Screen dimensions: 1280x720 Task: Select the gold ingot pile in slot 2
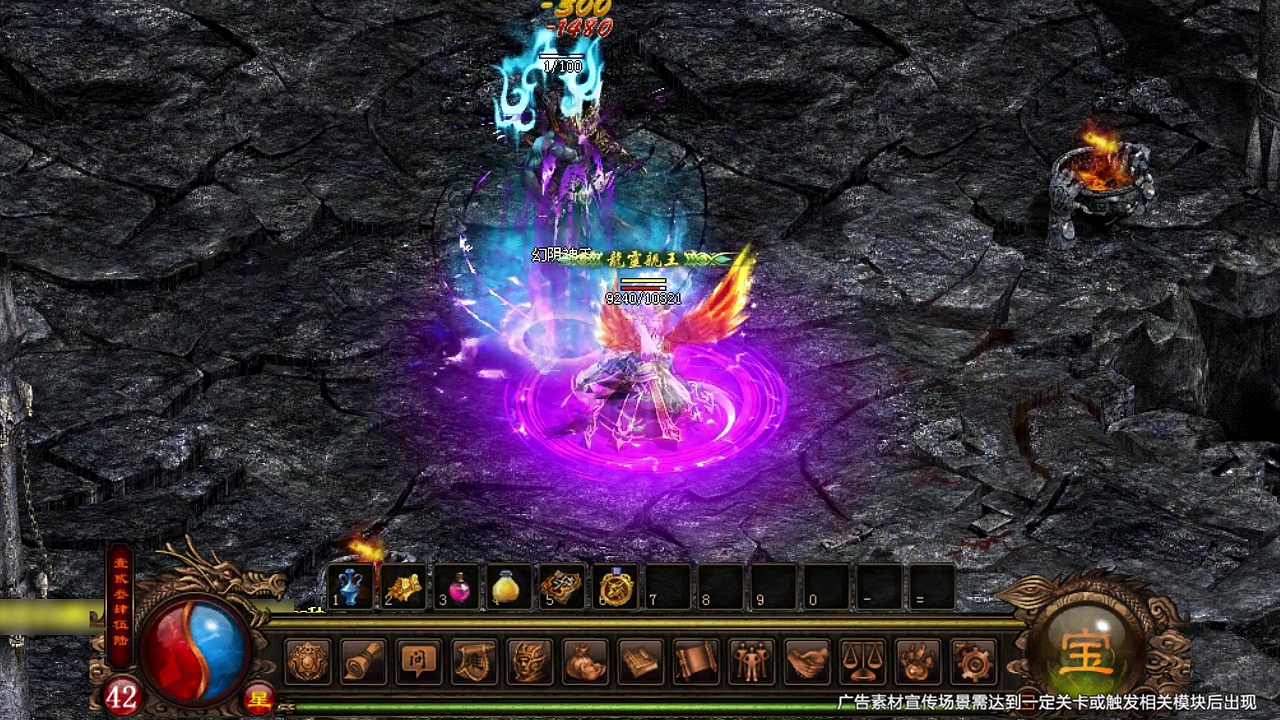pyautogui.click(x=404, y=587)
